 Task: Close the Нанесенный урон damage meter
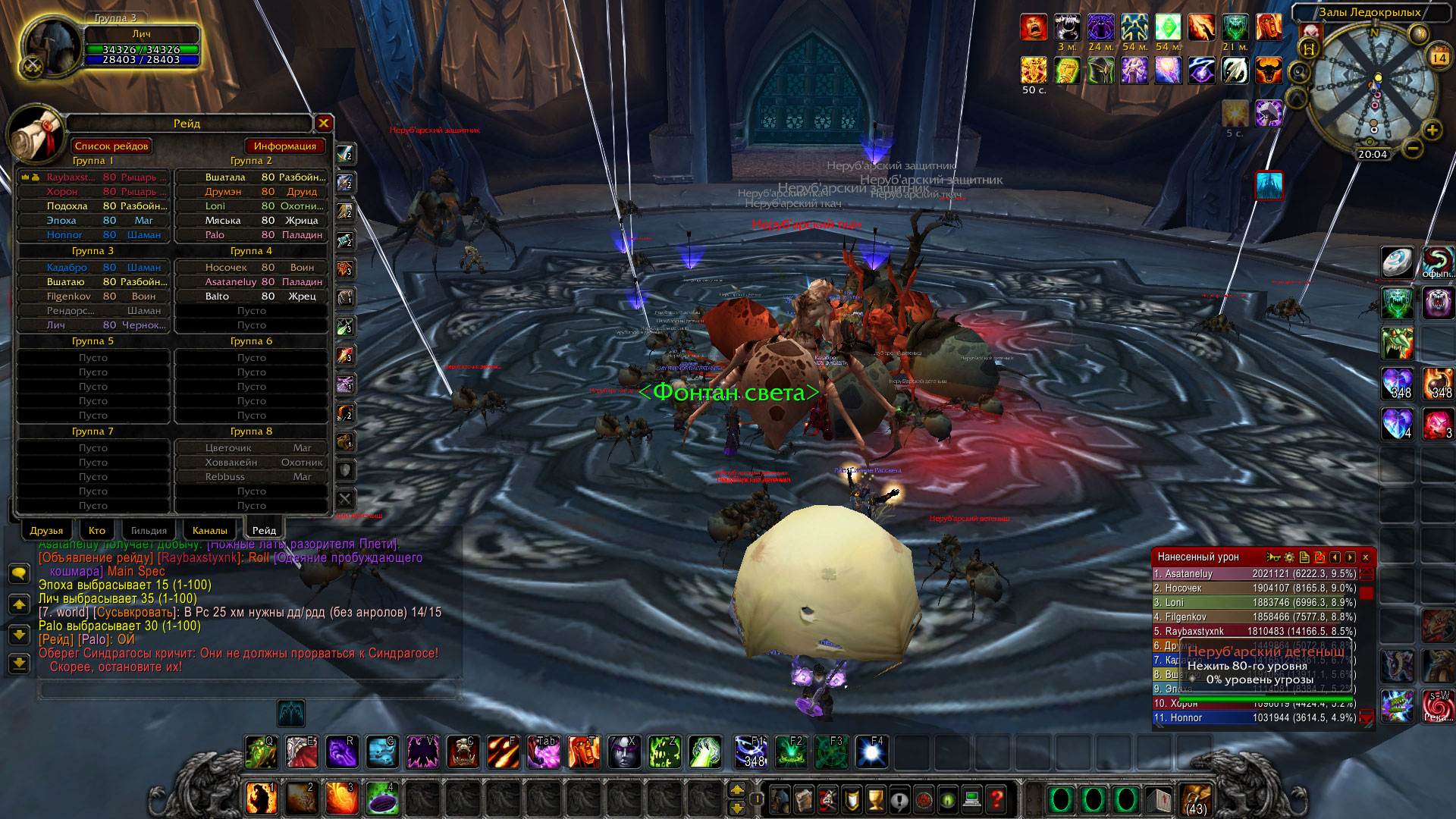1366,557
